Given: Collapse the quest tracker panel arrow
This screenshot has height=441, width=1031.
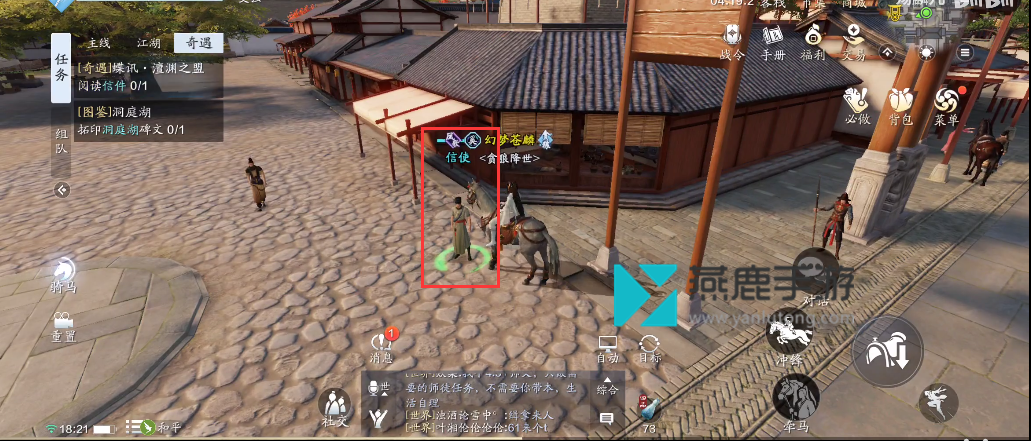Looking at the screenshot, I should (x=62, y=189).
